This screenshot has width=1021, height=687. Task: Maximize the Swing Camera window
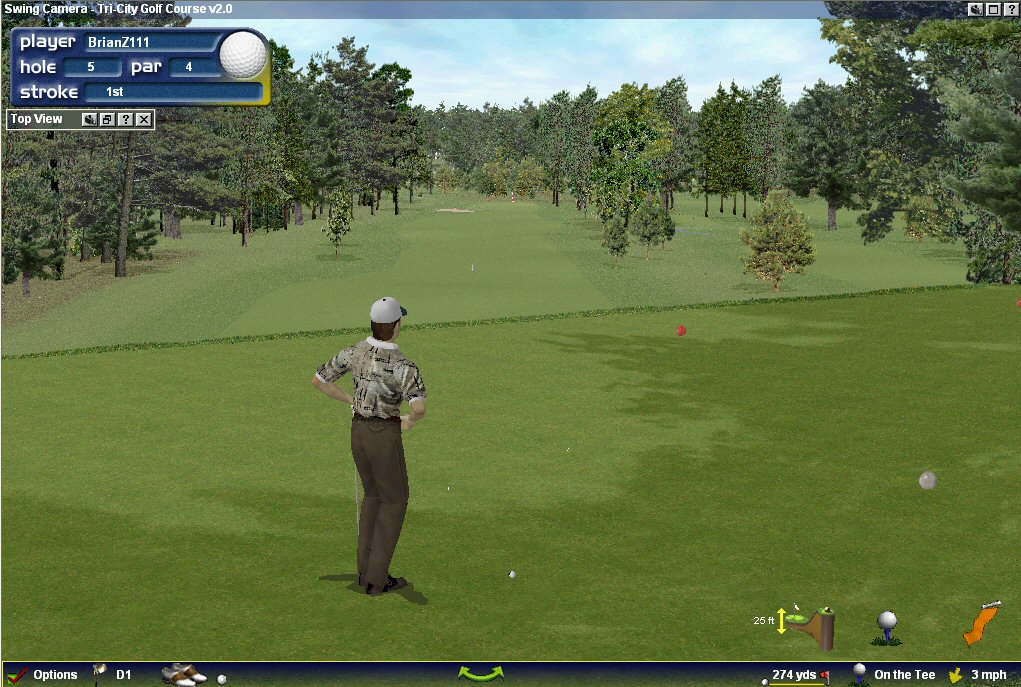point(993,8)
